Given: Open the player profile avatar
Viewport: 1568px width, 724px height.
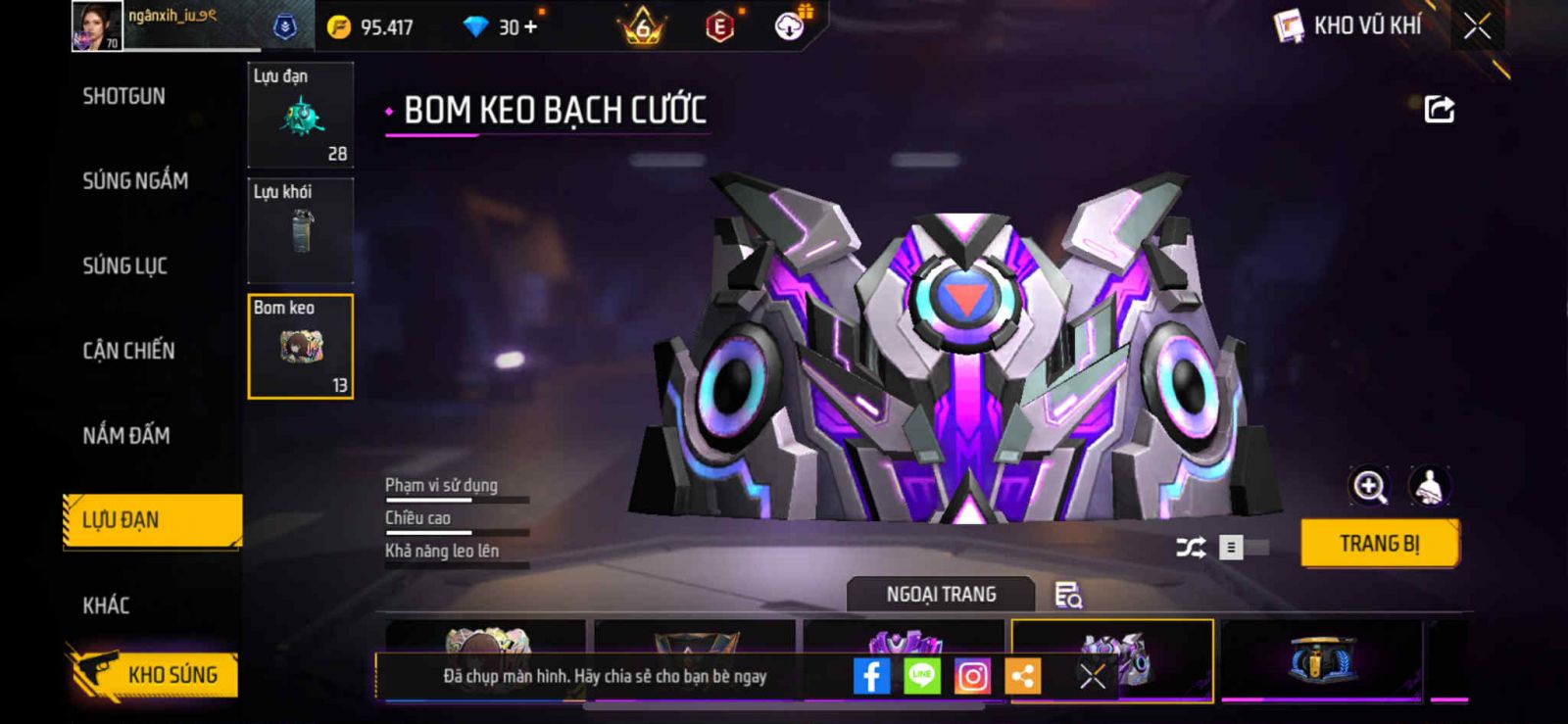Looking at the screenshot, I should pyautogui.click(x=96, y=26).
